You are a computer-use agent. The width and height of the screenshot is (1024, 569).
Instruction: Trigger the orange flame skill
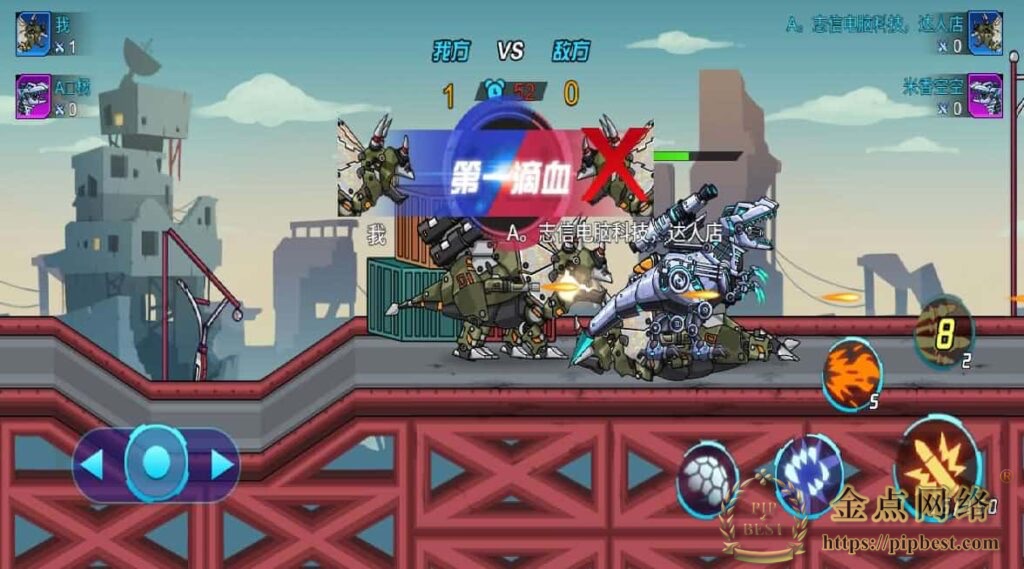coord(851,372)
